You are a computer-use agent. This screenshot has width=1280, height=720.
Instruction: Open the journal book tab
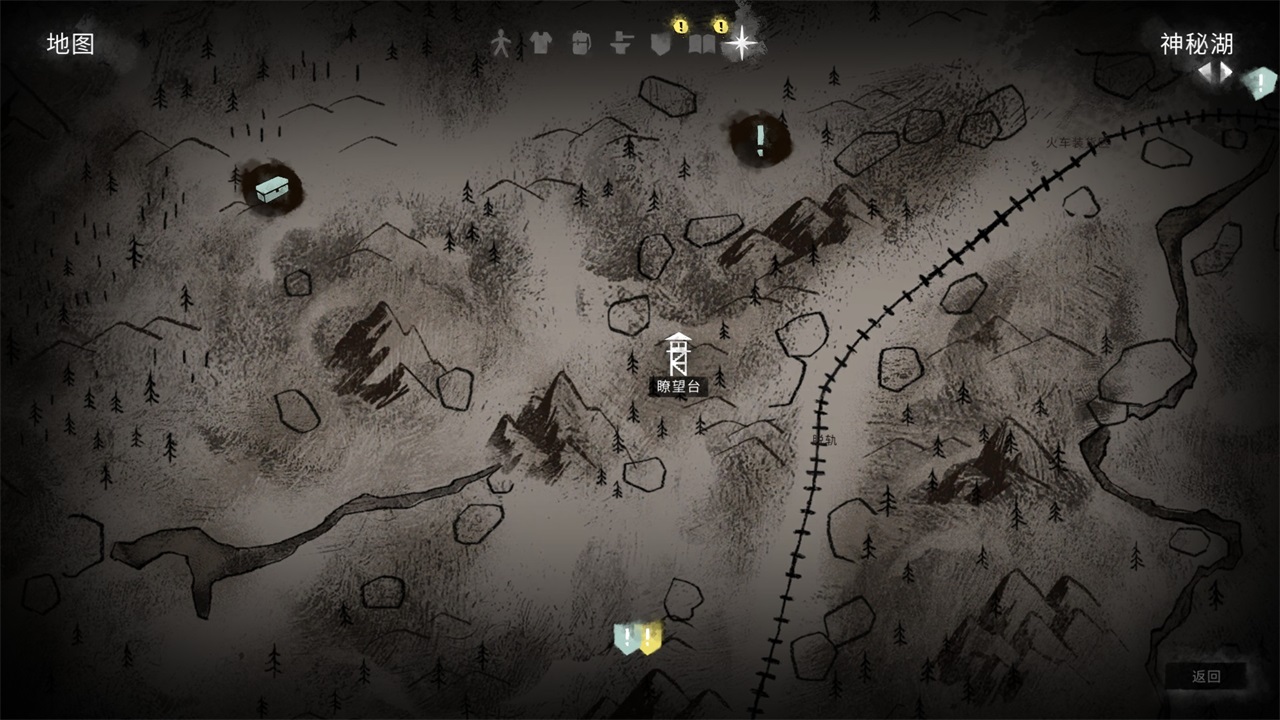702,44
